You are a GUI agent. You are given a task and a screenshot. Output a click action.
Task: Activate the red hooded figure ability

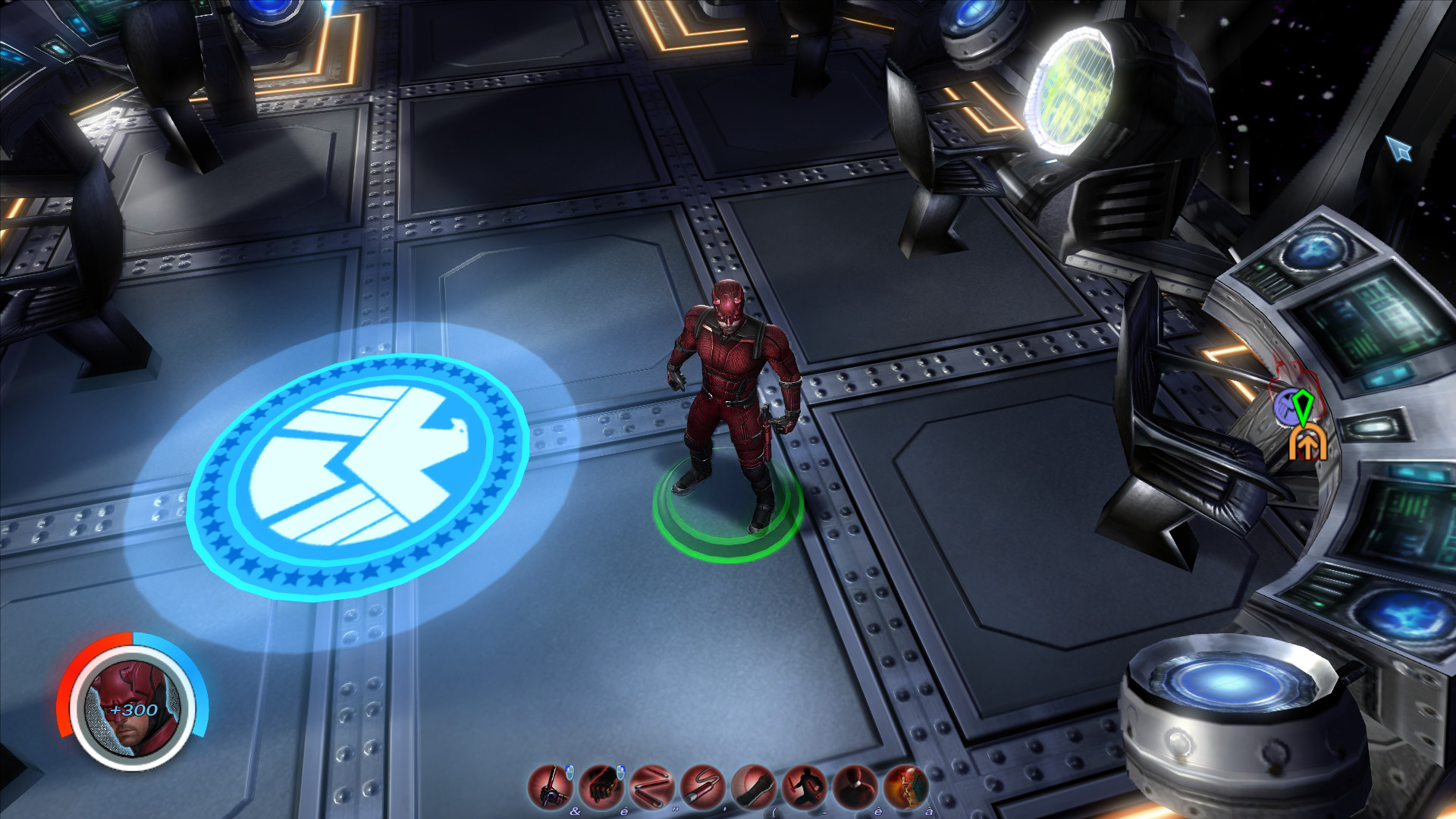point(855,786)
